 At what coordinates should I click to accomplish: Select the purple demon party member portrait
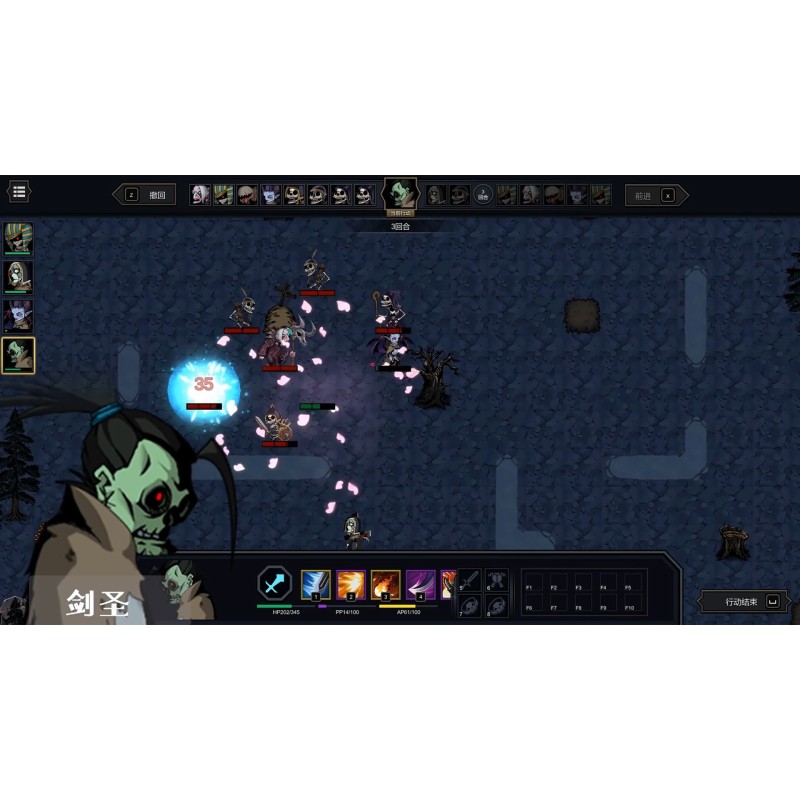pos(18,315)
